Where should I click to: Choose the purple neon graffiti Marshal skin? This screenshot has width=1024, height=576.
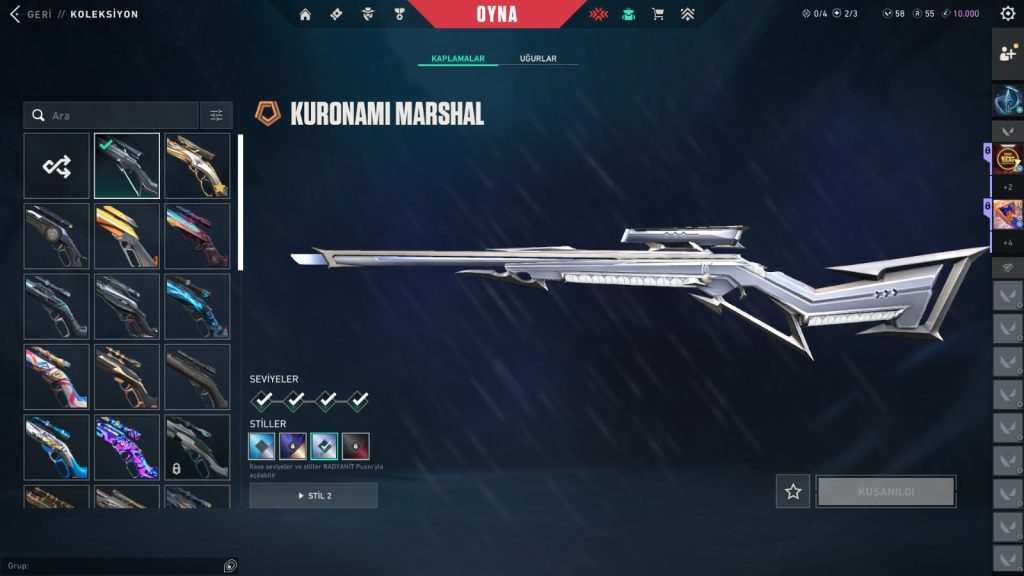(127, 447)
